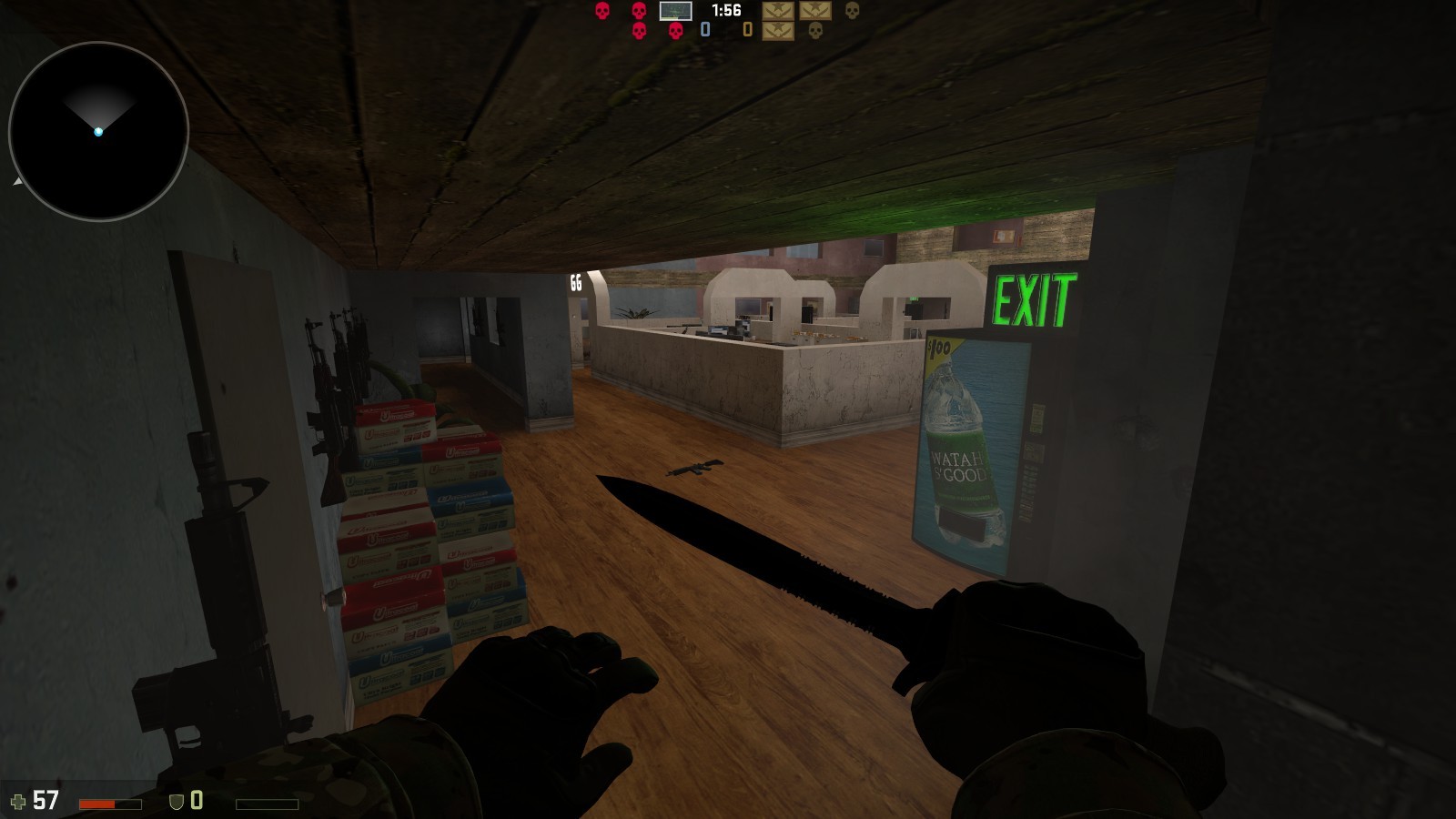
Task: Click the spectator camera thumbnail next to the skulls
Action: click(x=676, y=12)
